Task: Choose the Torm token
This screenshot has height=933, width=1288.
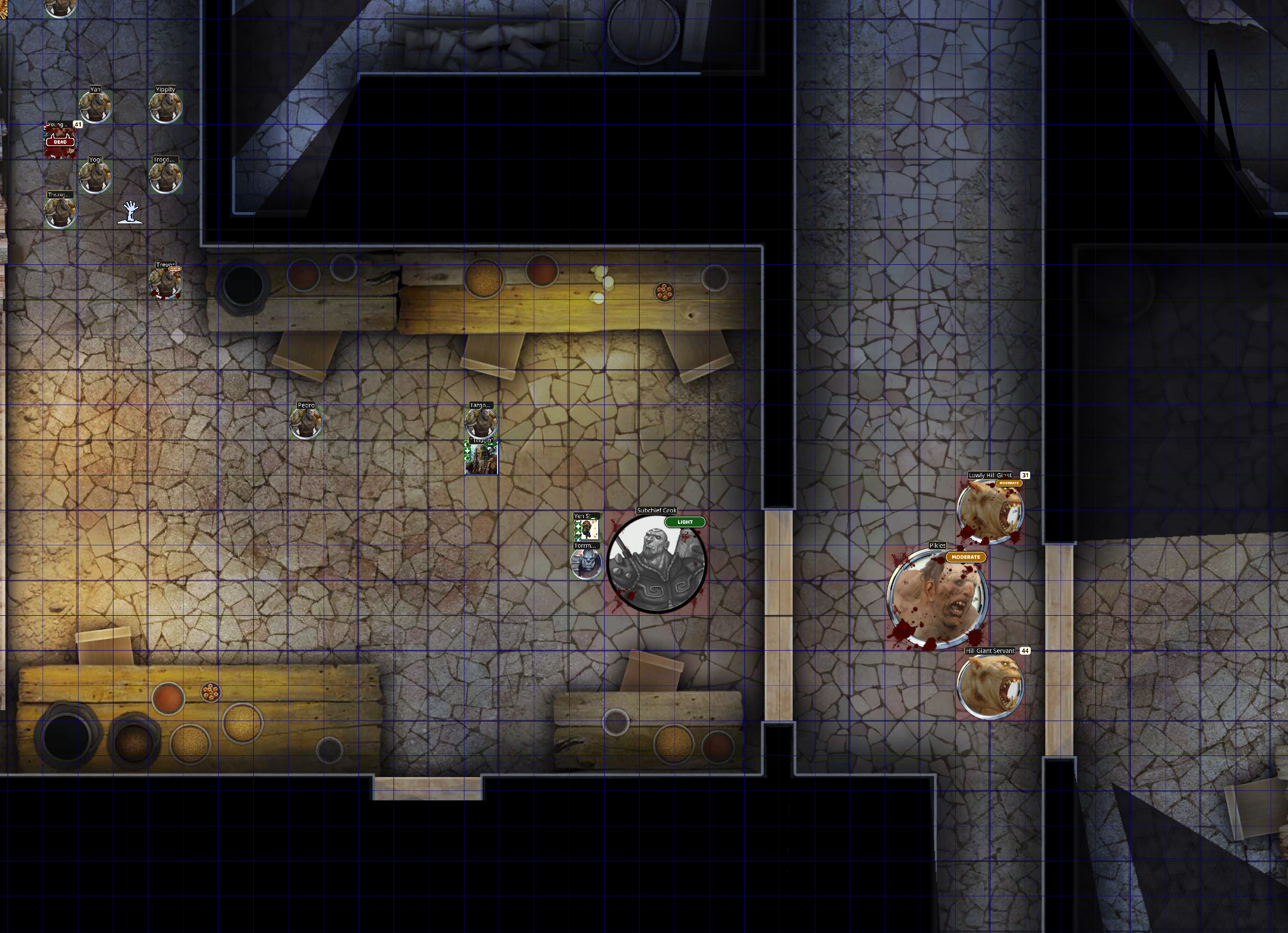Action: coord(587,563)
